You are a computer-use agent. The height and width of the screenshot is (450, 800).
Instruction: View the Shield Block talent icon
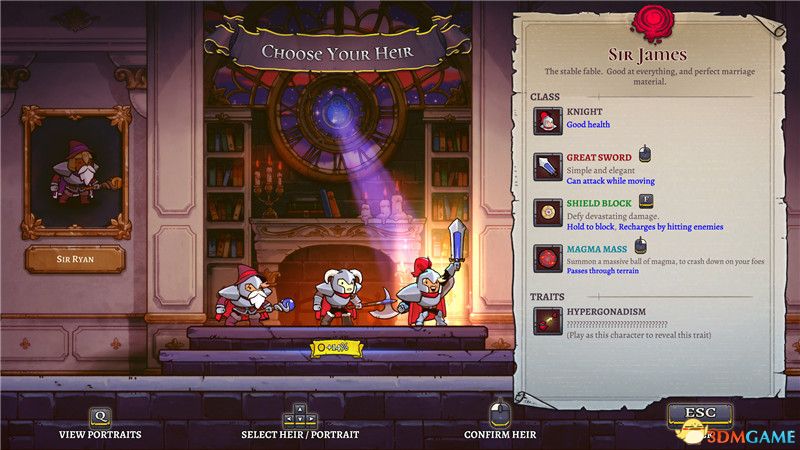click(x=547, y=213)
